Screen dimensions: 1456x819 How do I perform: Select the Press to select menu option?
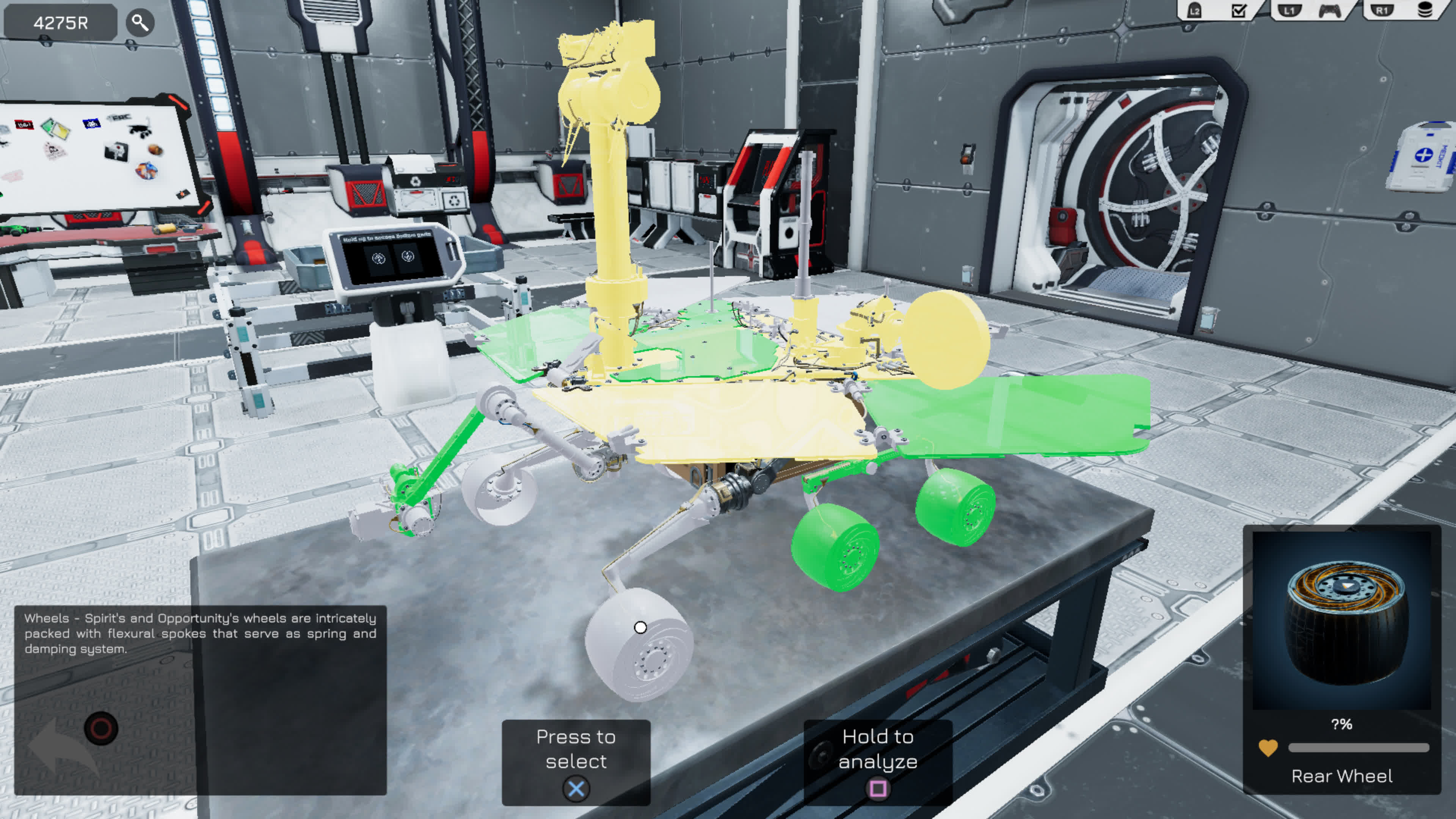click(x=576, y=749)
